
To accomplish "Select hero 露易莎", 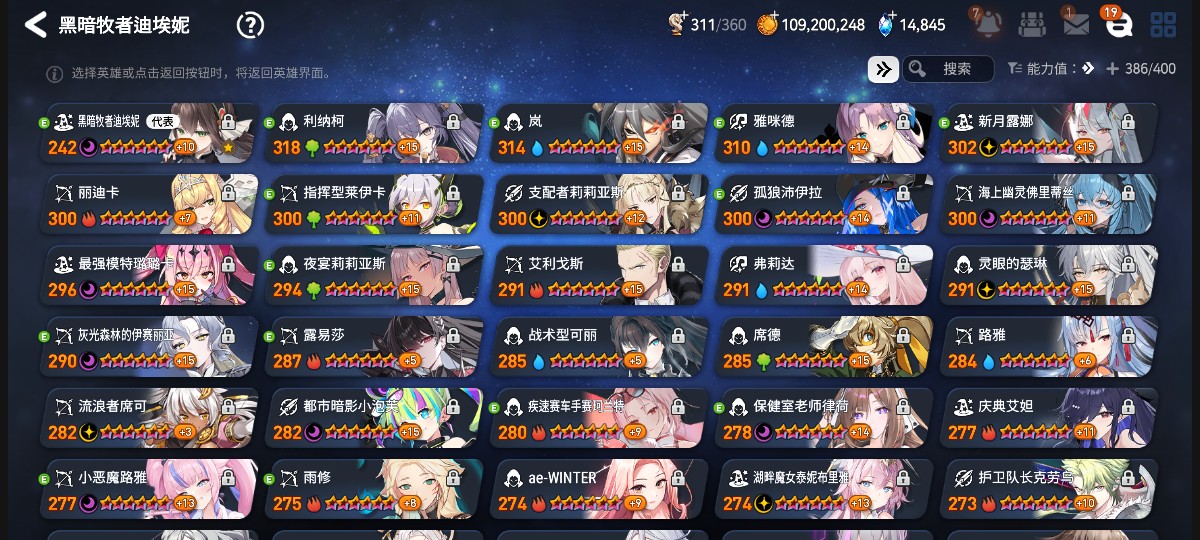I will coord(375,347).
